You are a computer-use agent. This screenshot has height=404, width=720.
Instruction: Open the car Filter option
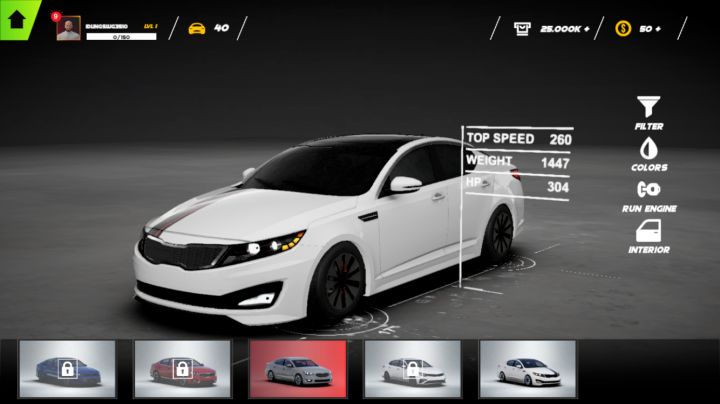[x=649, y=112]
